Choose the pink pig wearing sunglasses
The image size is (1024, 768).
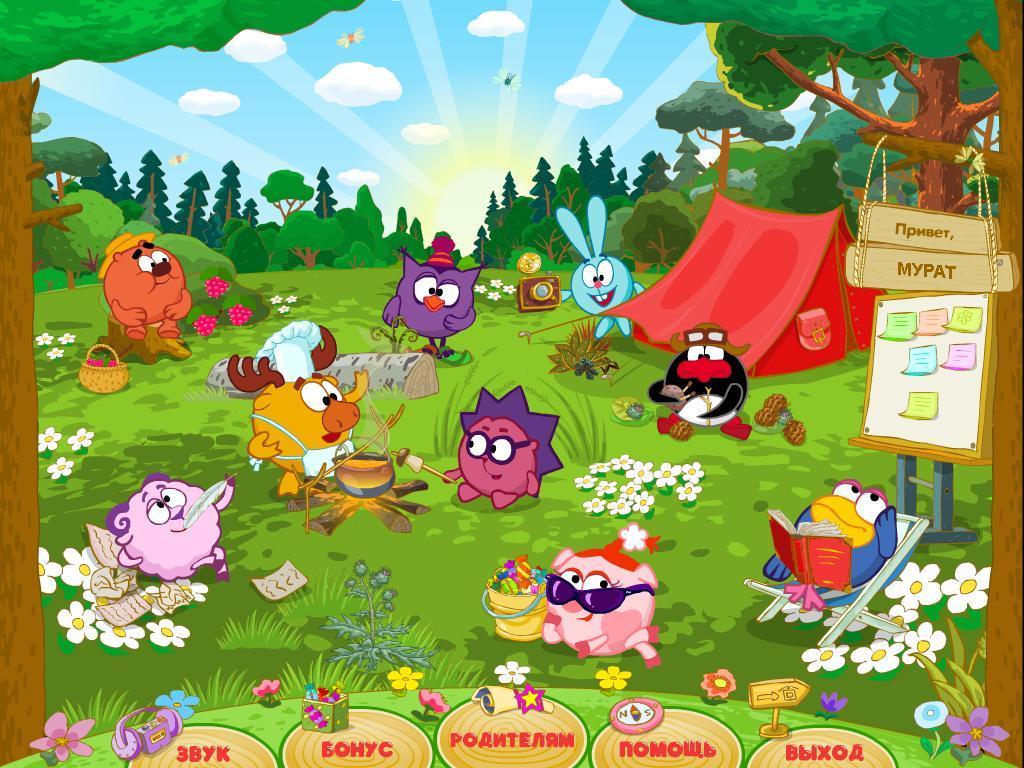tap(601, 598)
